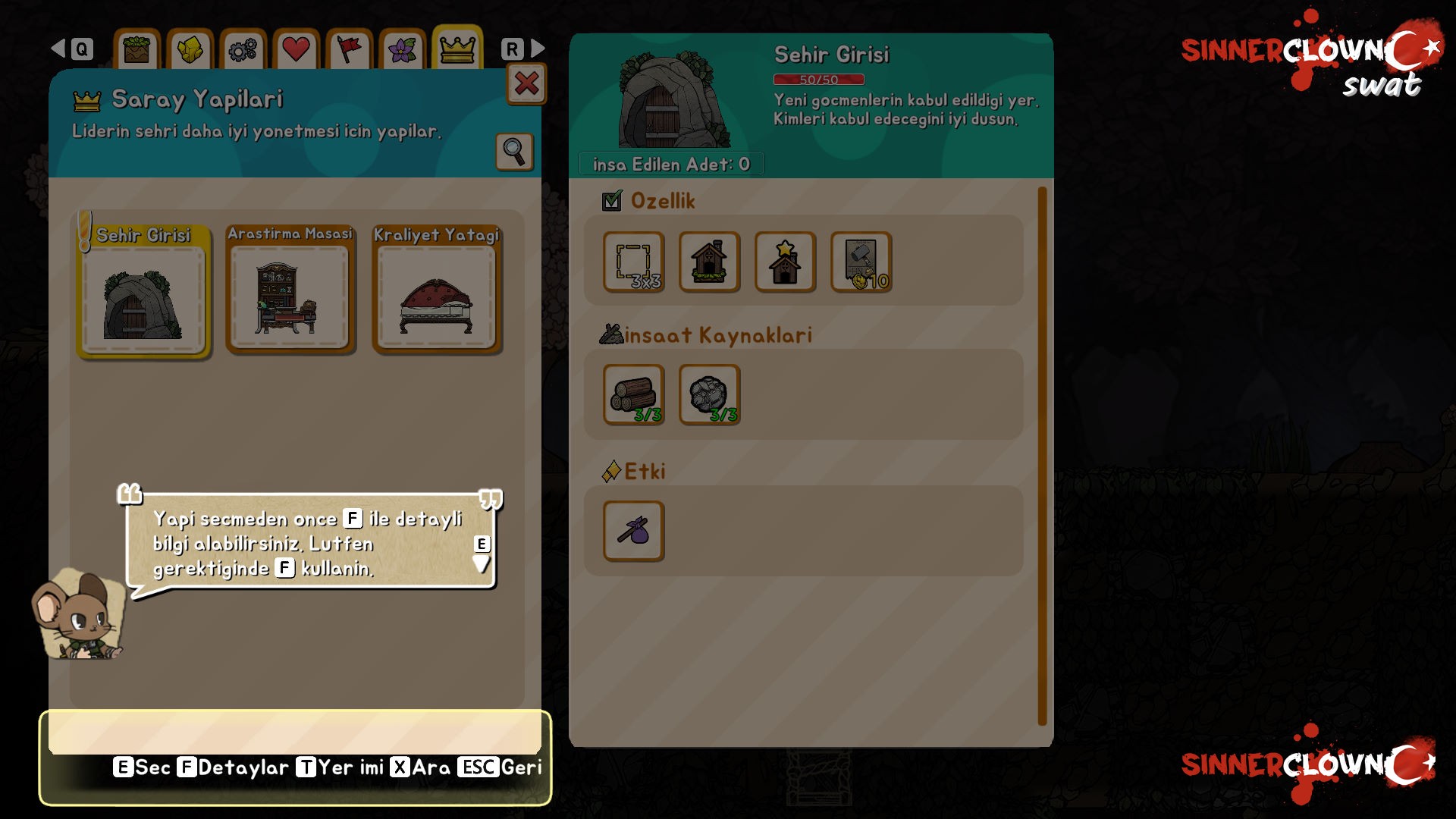Open the magnifying glass search

tap(514, 152)
